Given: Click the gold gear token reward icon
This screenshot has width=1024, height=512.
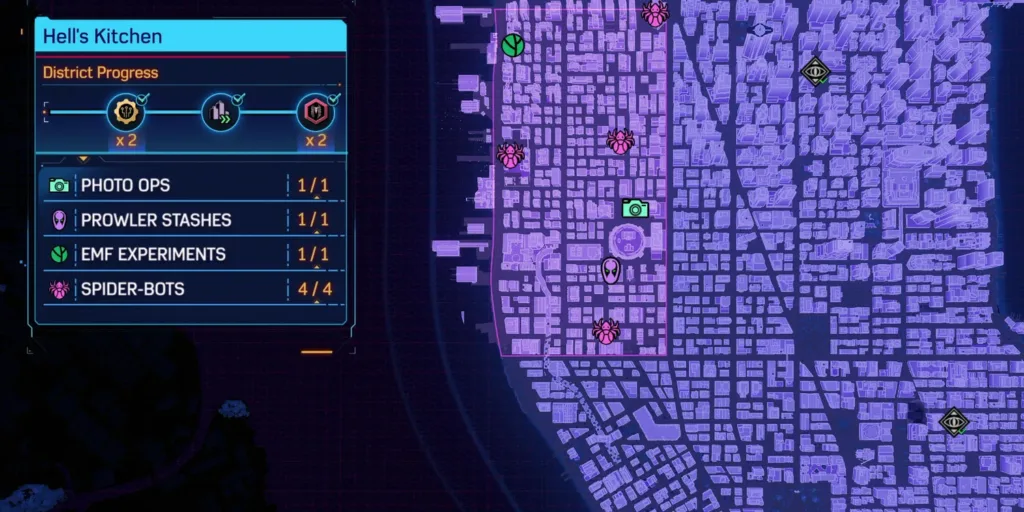Looking at the screenshot, I should pos(125,113).
